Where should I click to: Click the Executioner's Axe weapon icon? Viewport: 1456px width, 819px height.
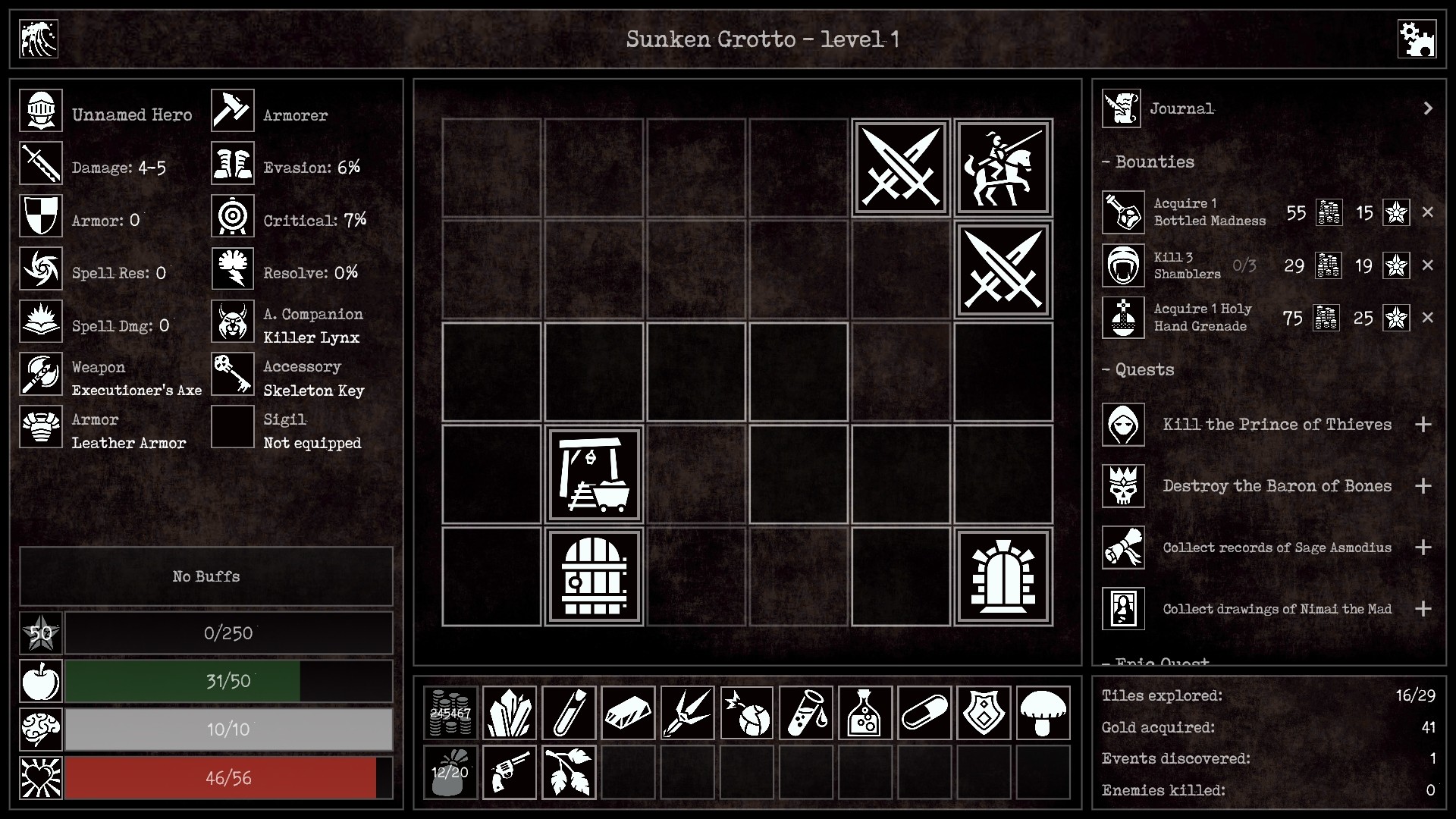click(40, 374)
